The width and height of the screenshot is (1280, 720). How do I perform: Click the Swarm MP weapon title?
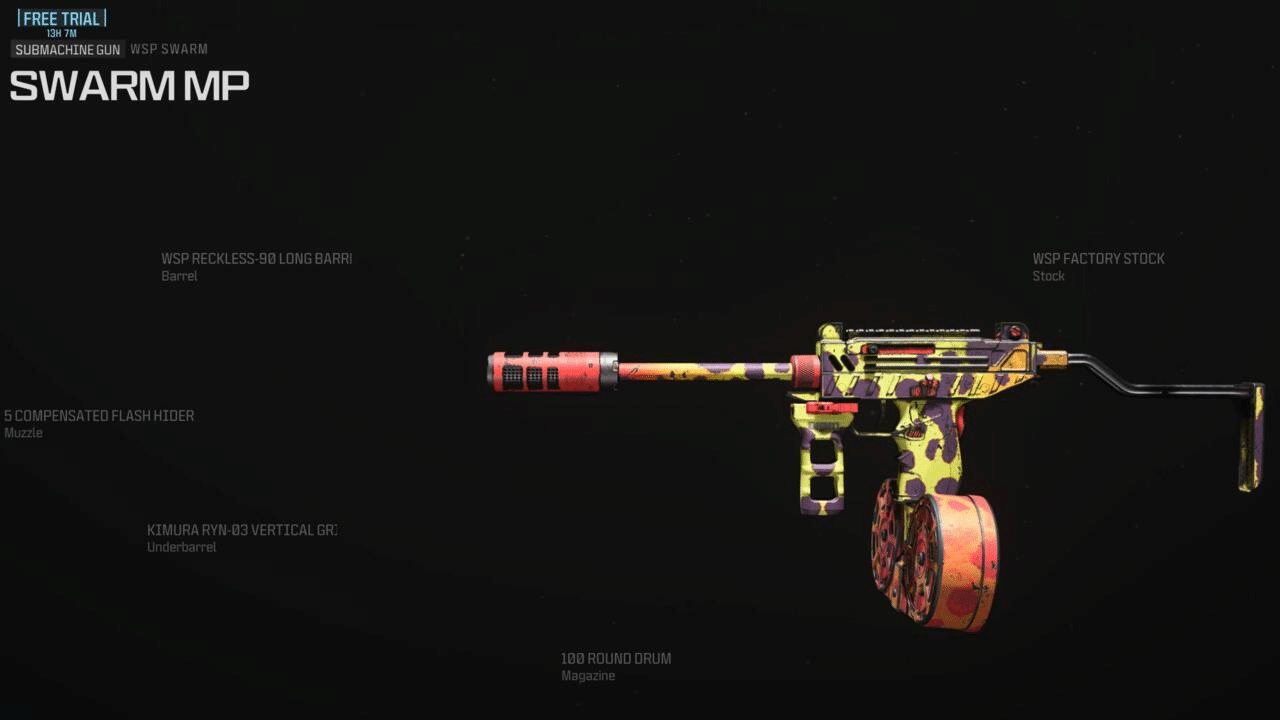coord(128,85)
